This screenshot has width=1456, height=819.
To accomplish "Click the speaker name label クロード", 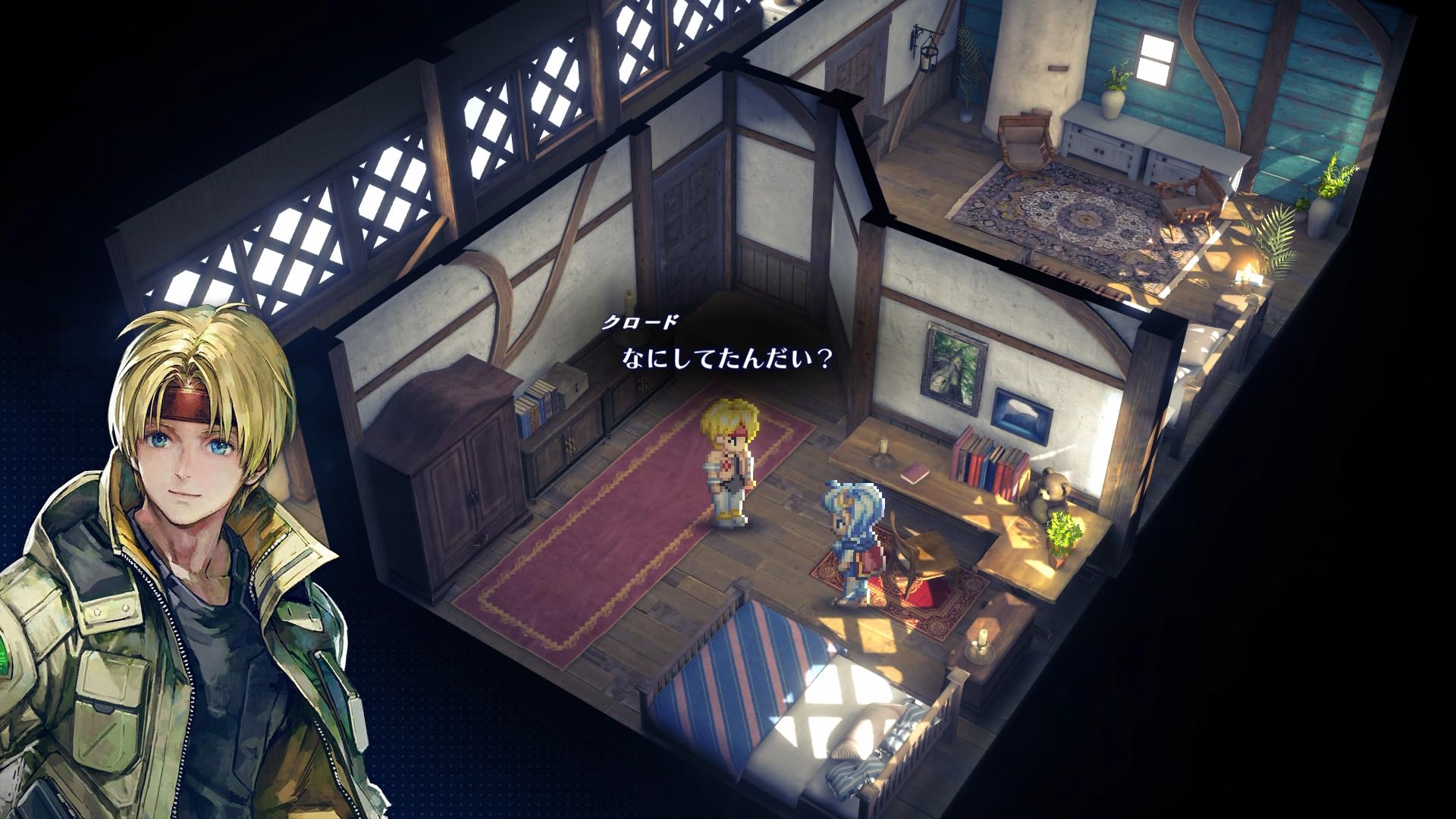I will pos(641,322).
